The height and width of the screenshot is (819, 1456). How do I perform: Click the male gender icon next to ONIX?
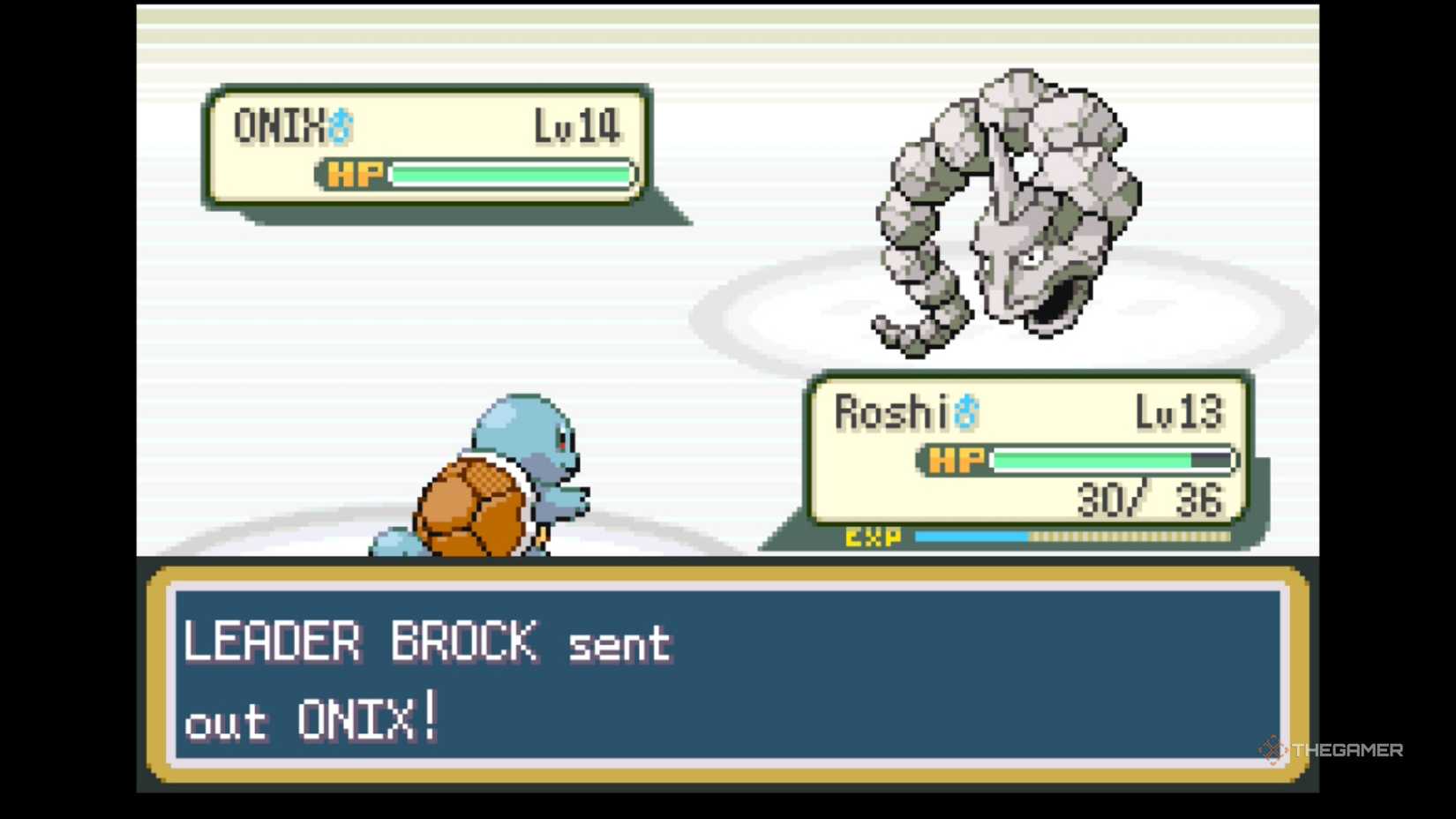pyautogui.click(x=340, y=125)
